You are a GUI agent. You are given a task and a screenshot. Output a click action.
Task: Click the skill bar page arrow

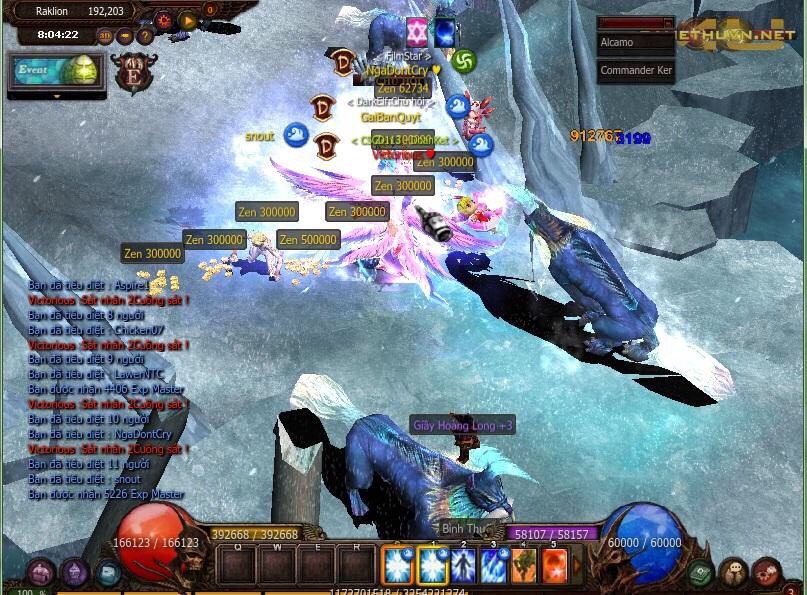(576, 566)
